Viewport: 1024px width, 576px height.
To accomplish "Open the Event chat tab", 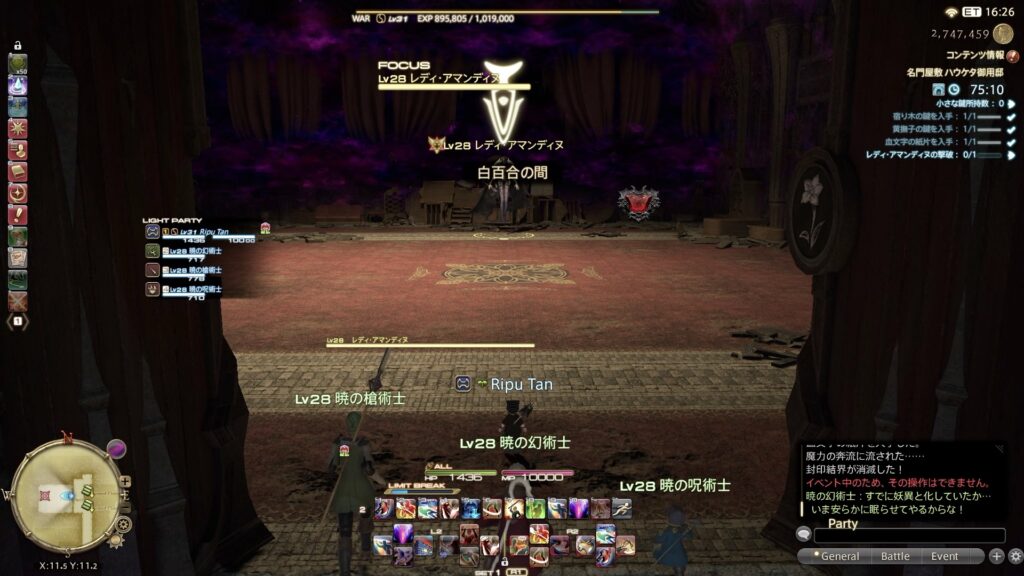I will [x=944, y=556].
